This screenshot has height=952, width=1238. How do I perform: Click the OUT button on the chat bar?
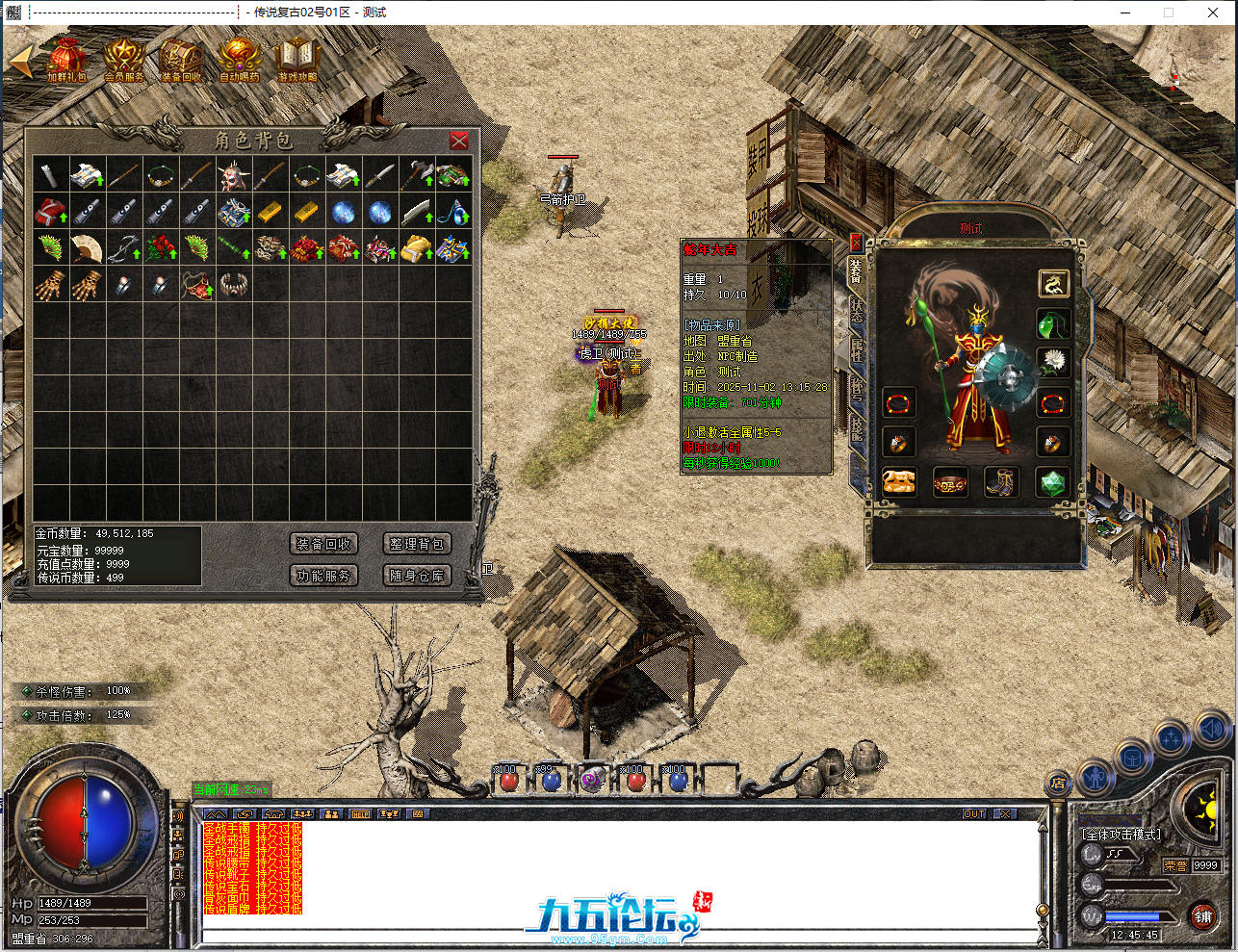click(x=974, y=813)
